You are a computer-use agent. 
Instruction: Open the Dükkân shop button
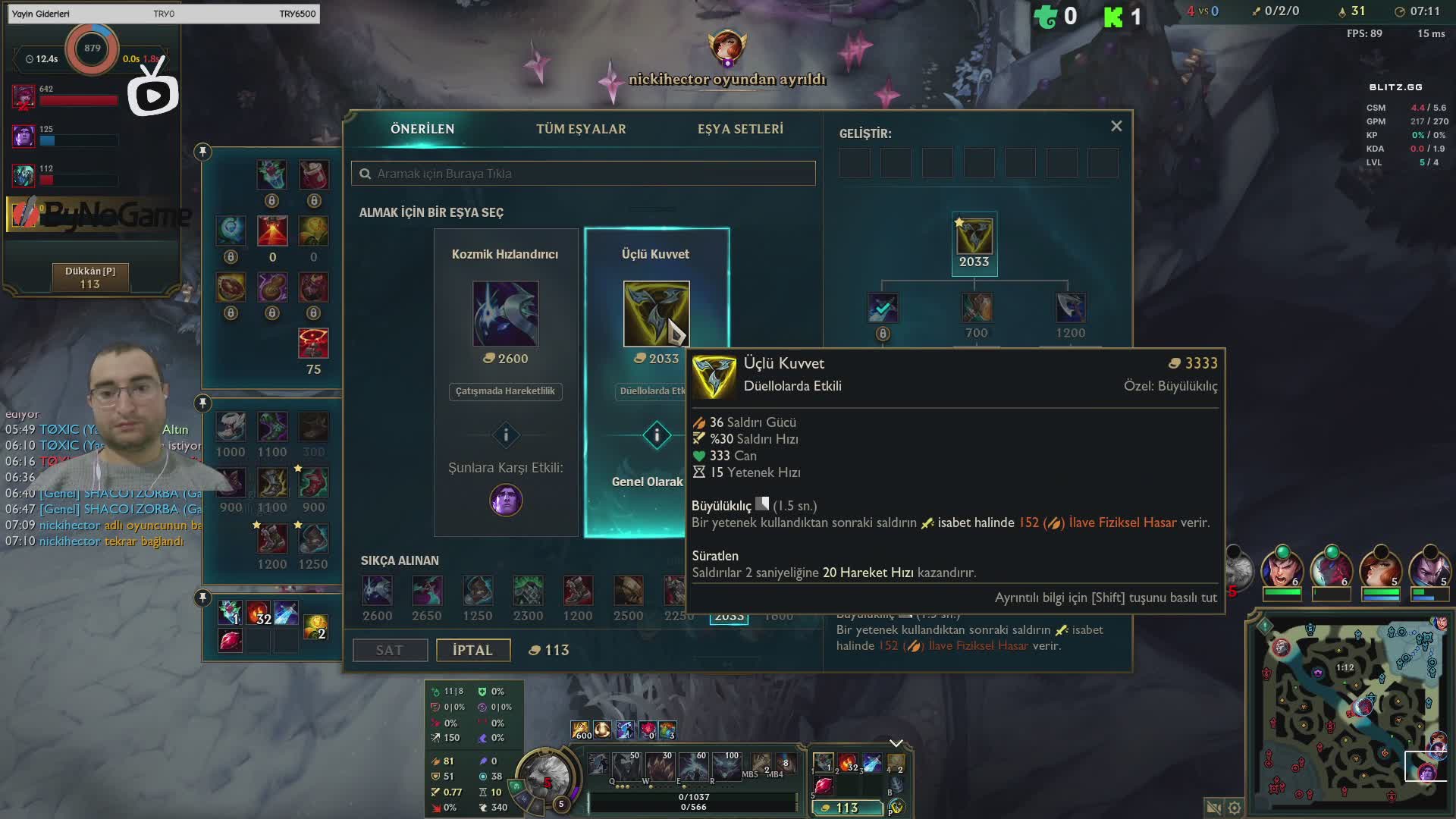tap(90, 278)
